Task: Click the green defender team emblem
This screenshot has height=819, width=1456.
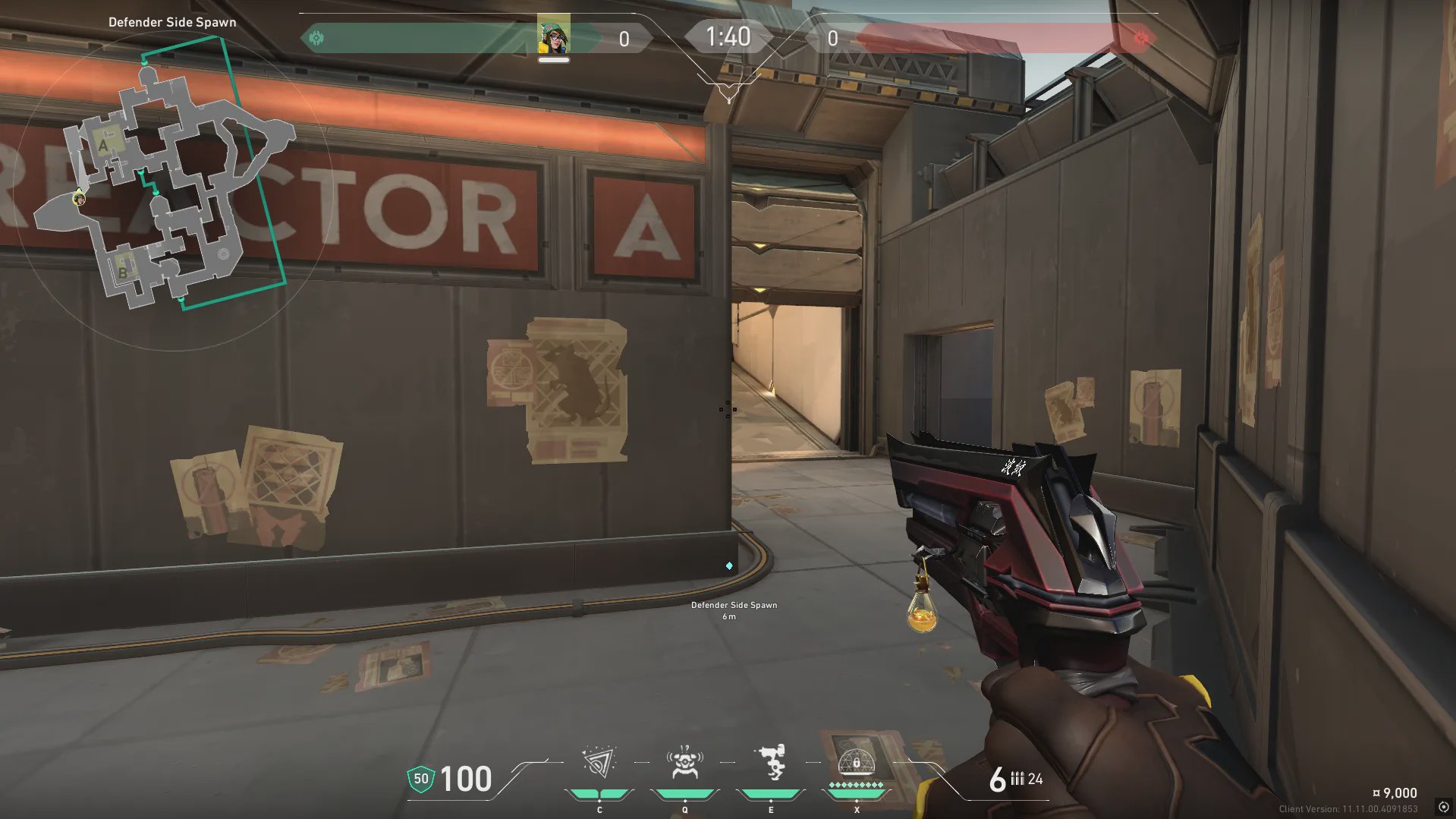Action: click(x=317, y=38)
